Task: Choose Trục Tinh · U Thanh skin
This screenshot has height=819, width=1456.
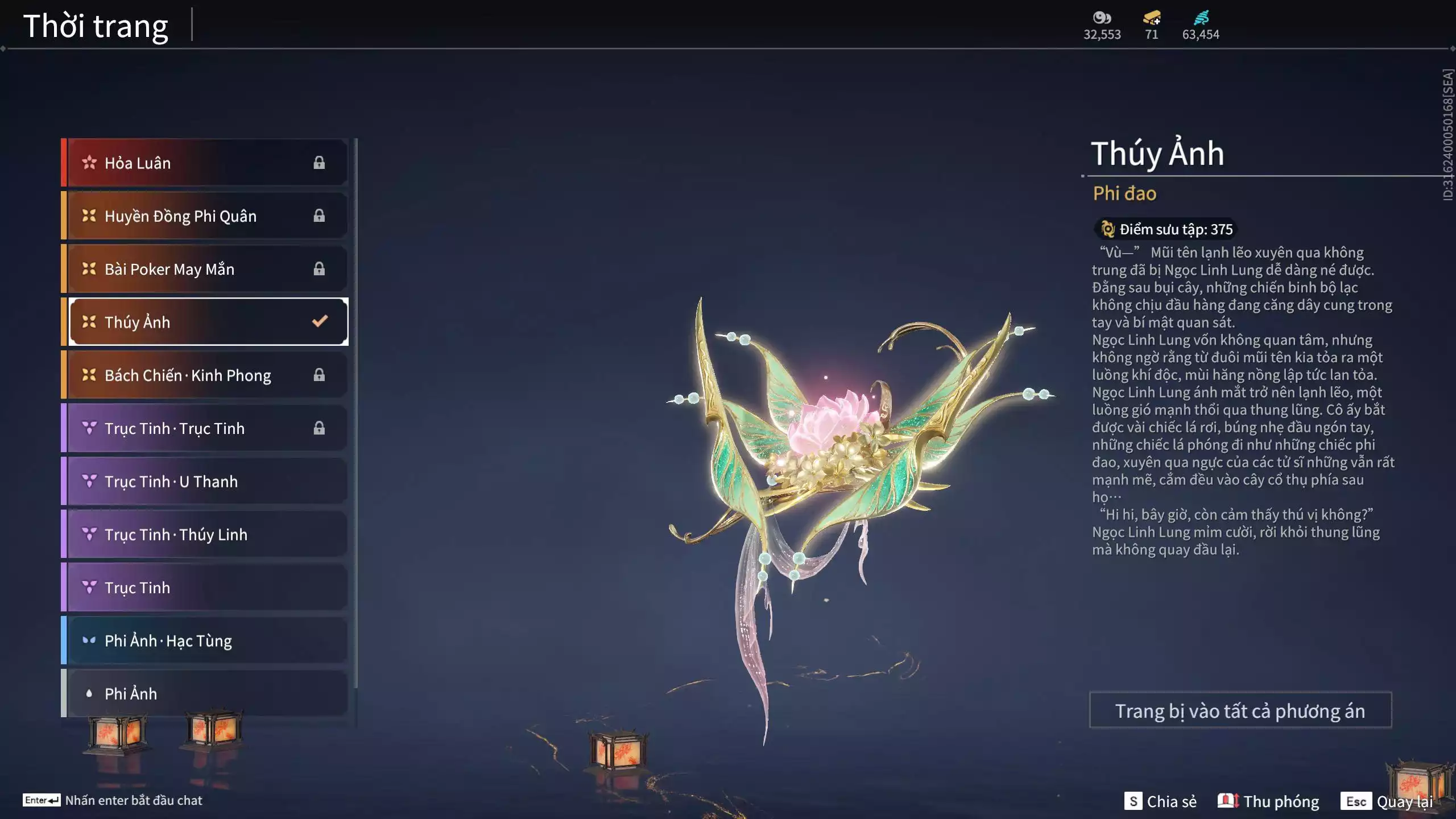Action: coord(205,481)
